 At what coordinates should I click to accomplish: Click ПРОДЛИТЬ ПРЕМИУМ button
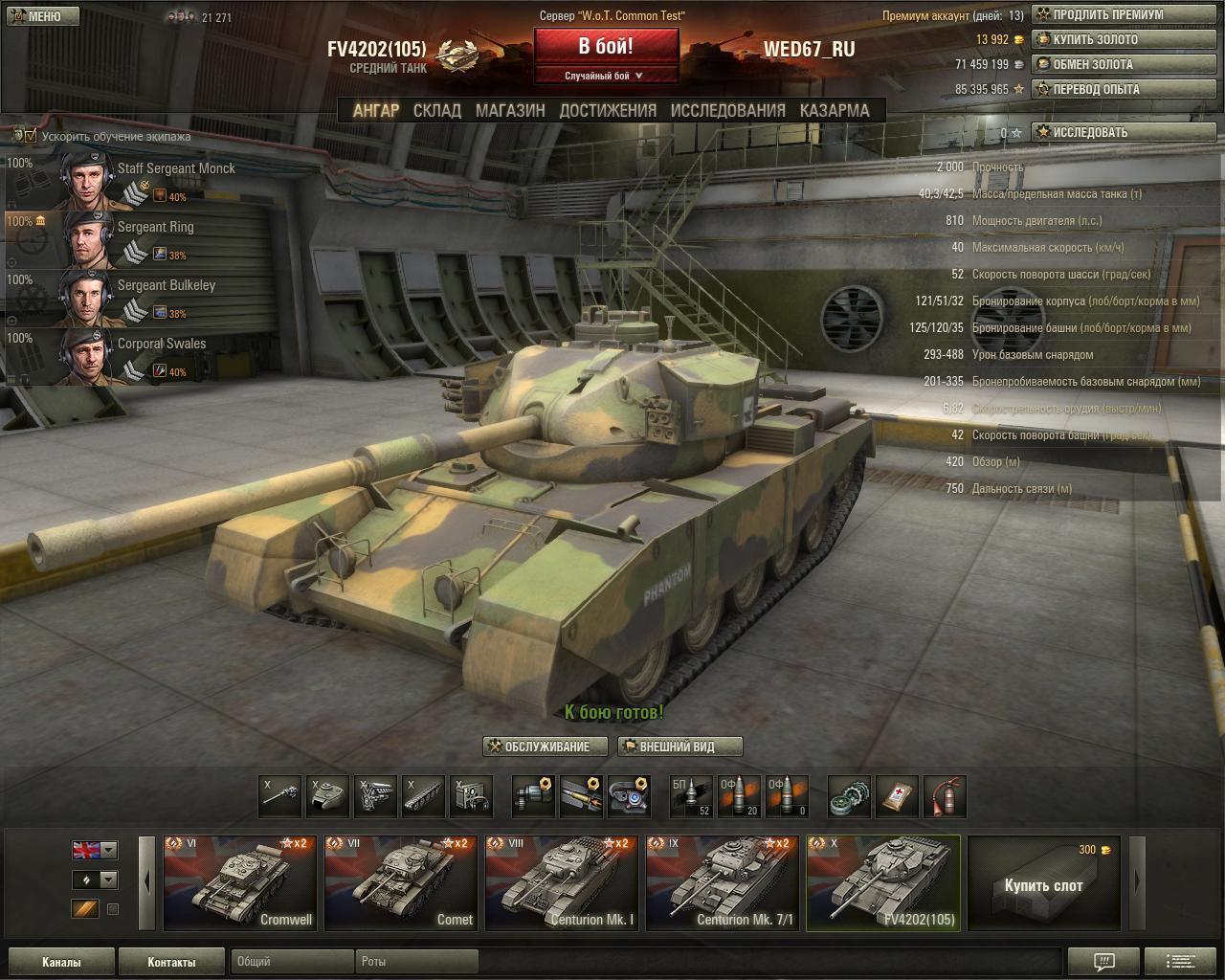1108,15
